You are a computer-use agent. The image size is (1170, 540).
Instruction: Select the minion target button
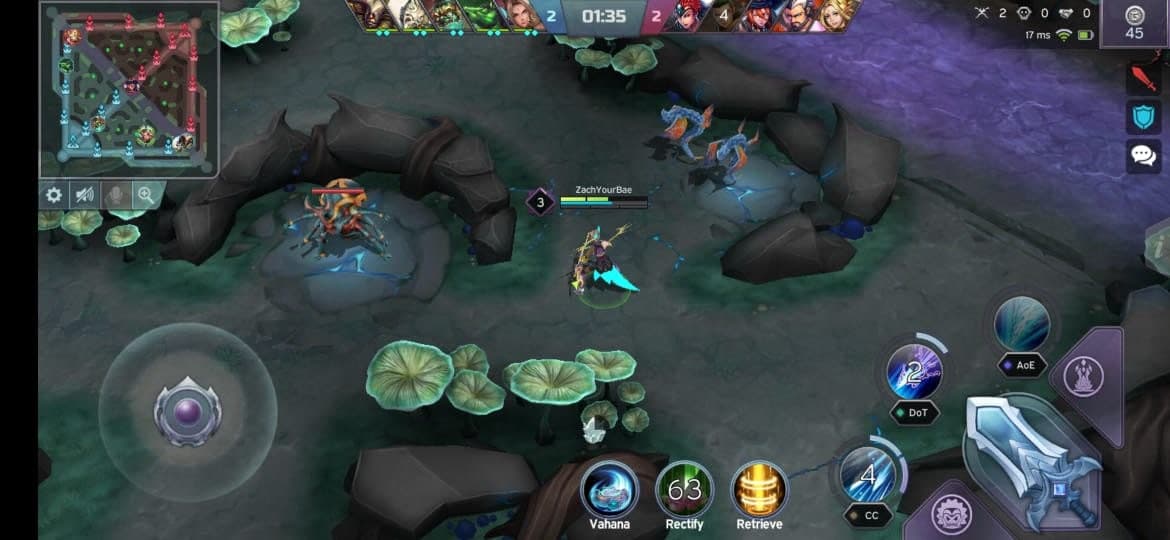tap(951, 515)
